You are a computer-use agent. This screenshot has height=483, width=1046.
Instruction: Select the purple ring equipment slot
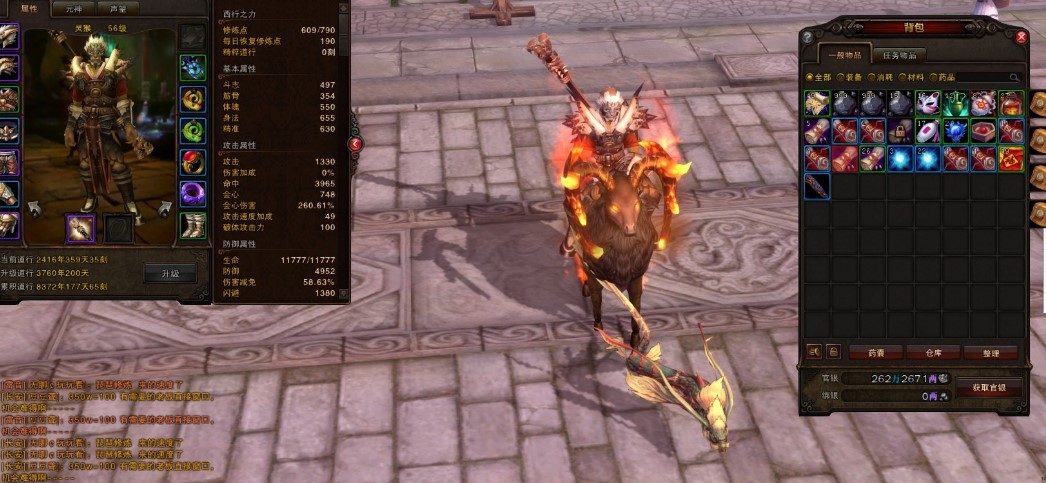coord(192,193)
